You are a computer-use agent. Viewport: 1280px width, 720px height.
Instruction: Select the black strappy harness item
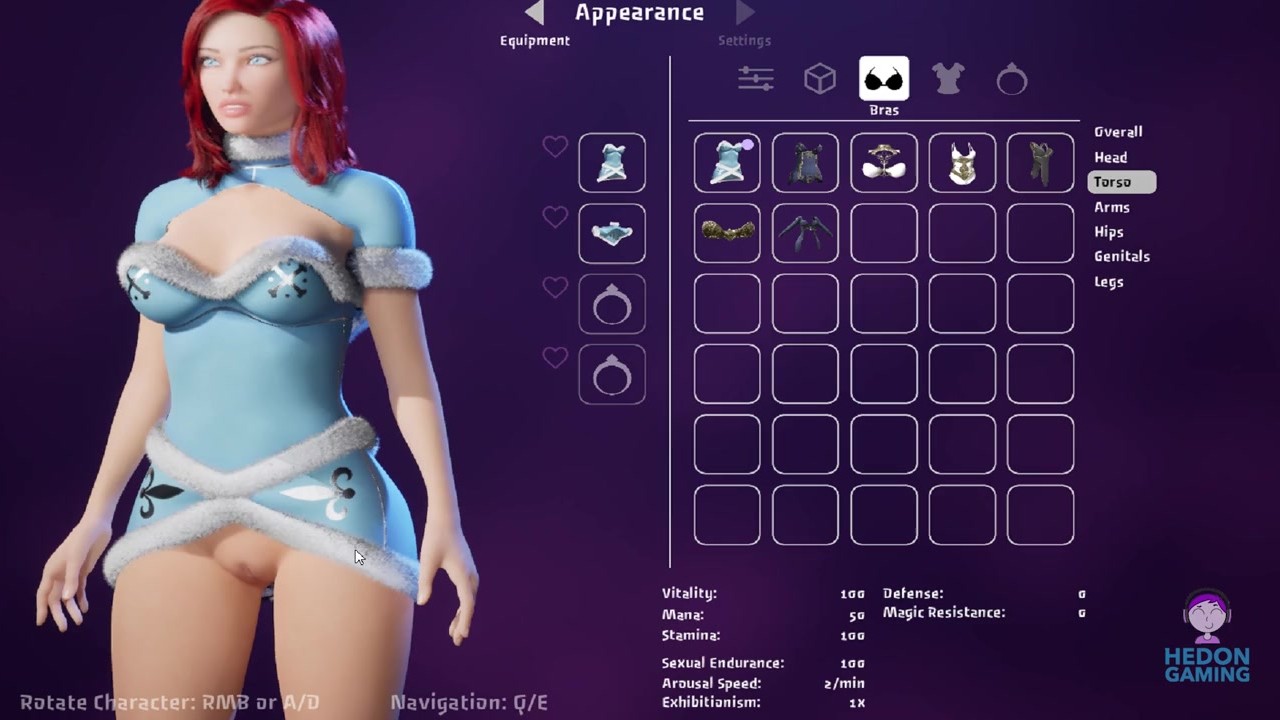coord(805,233)
